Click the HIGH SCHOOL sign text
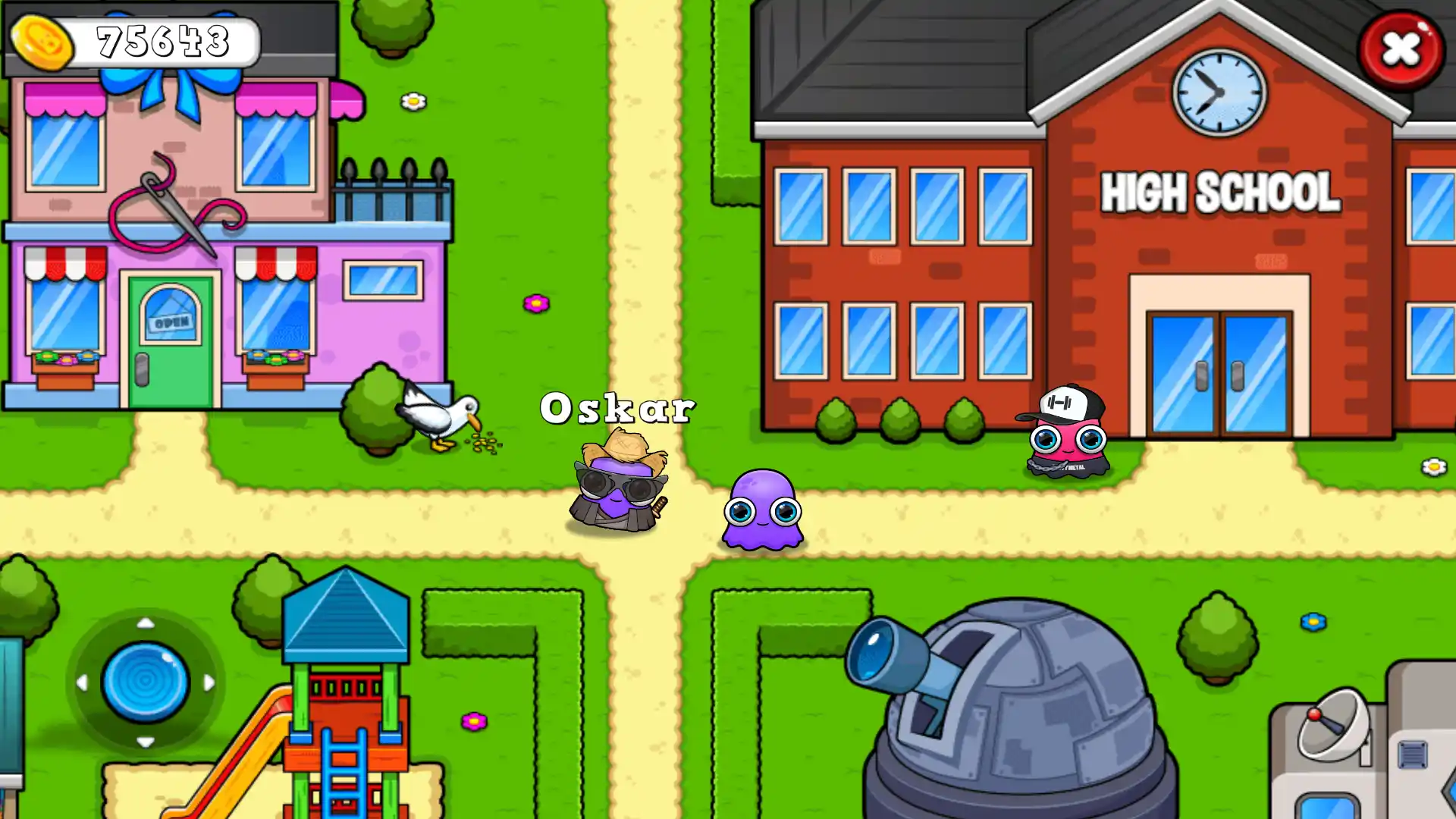Image resolution: width=1456 pixels, height=819 pixels. coord(1219,192)
